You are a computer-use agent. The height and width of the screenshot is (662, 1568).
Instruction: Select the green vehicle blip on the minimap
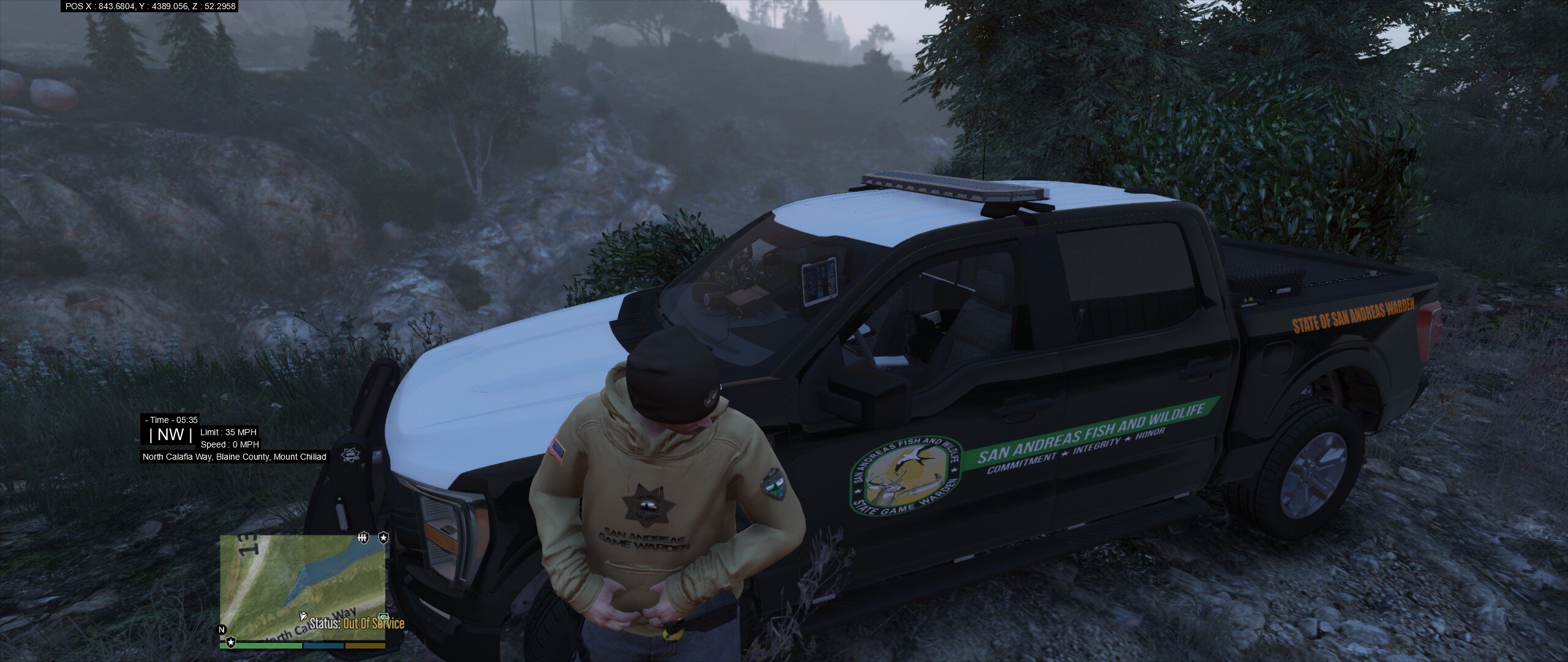(x=384, y=617)
